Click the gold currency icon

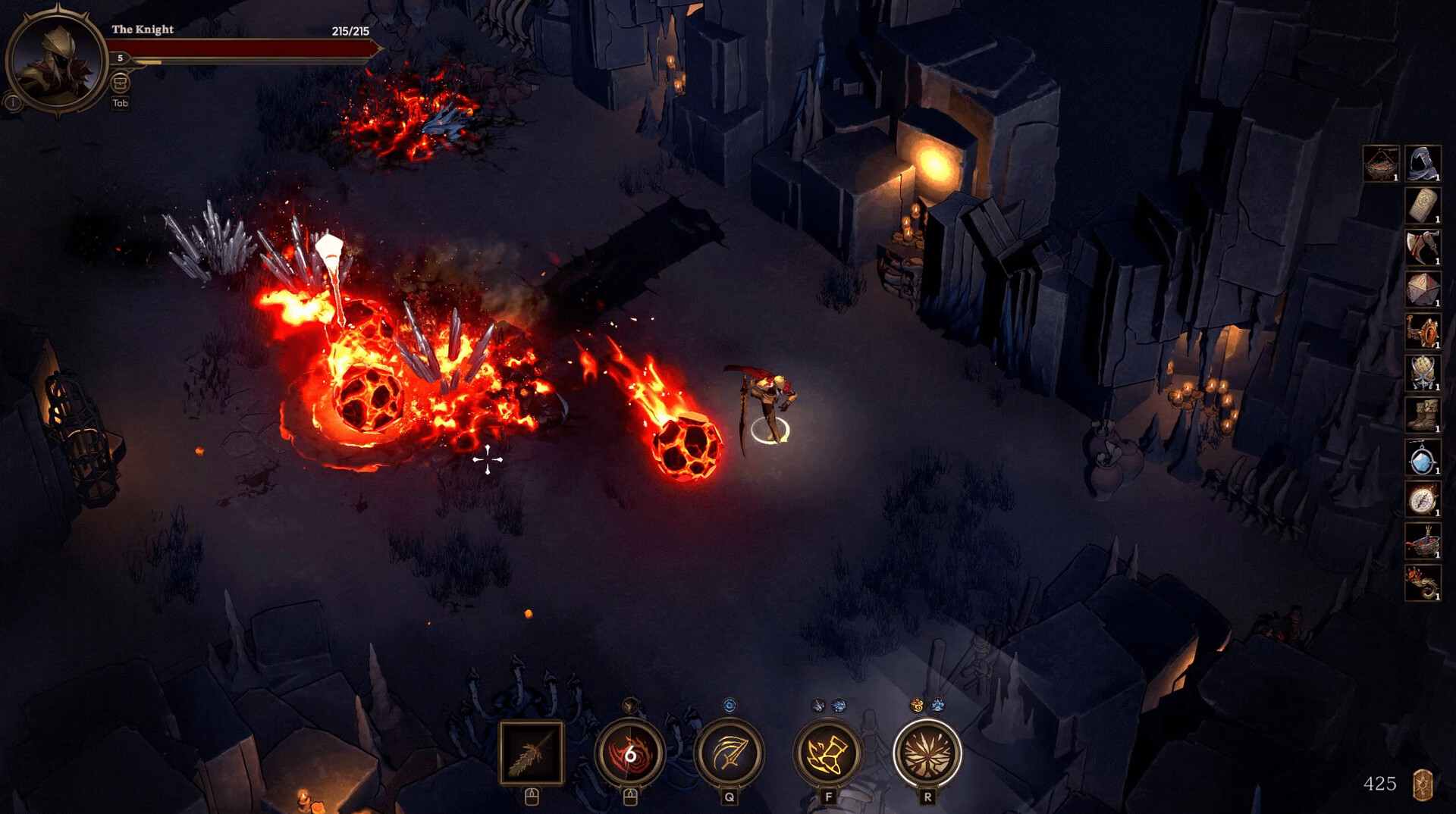point(1423,784)
